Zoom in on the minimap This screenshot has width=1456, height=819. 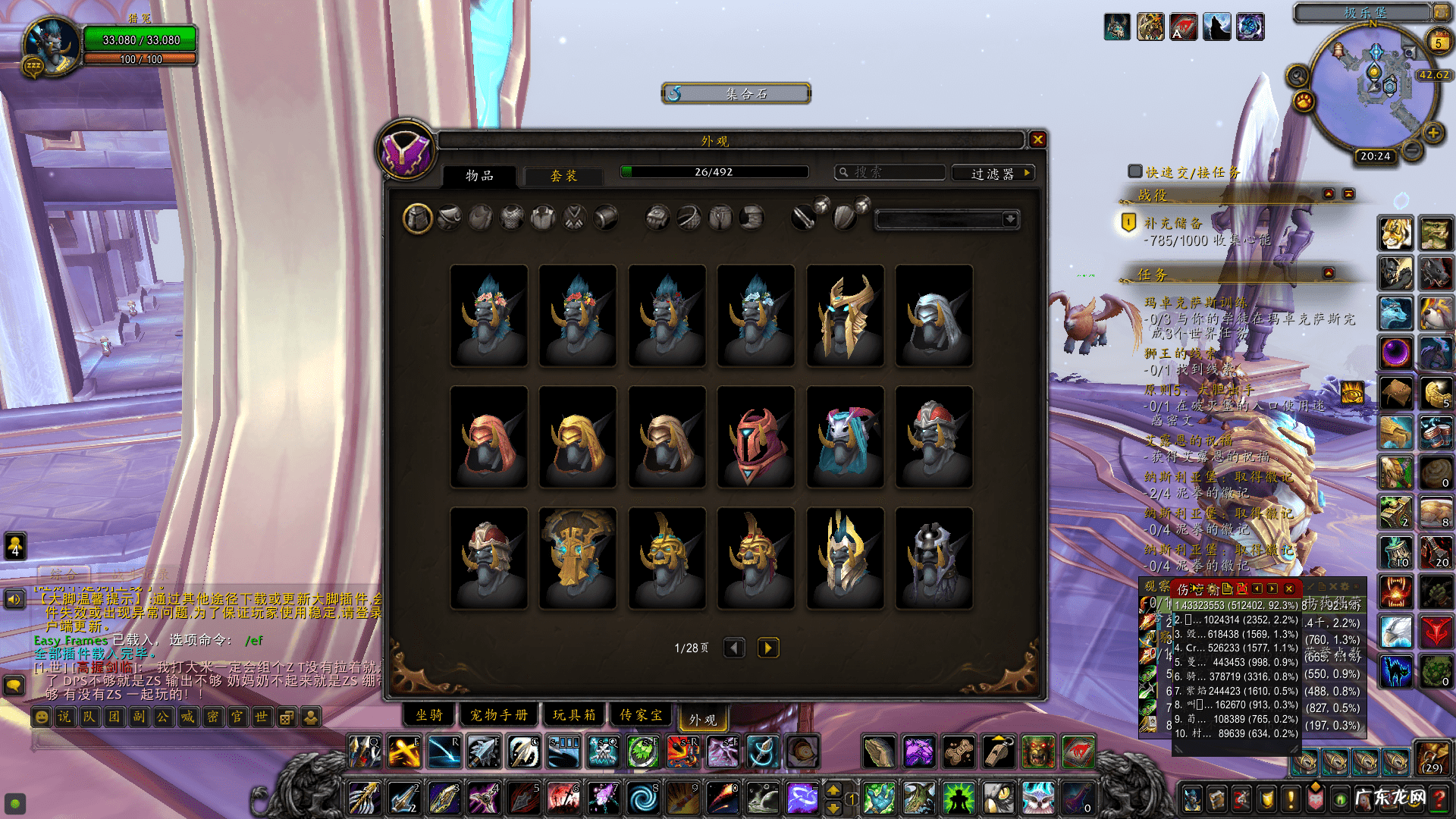click(1432, 133)
